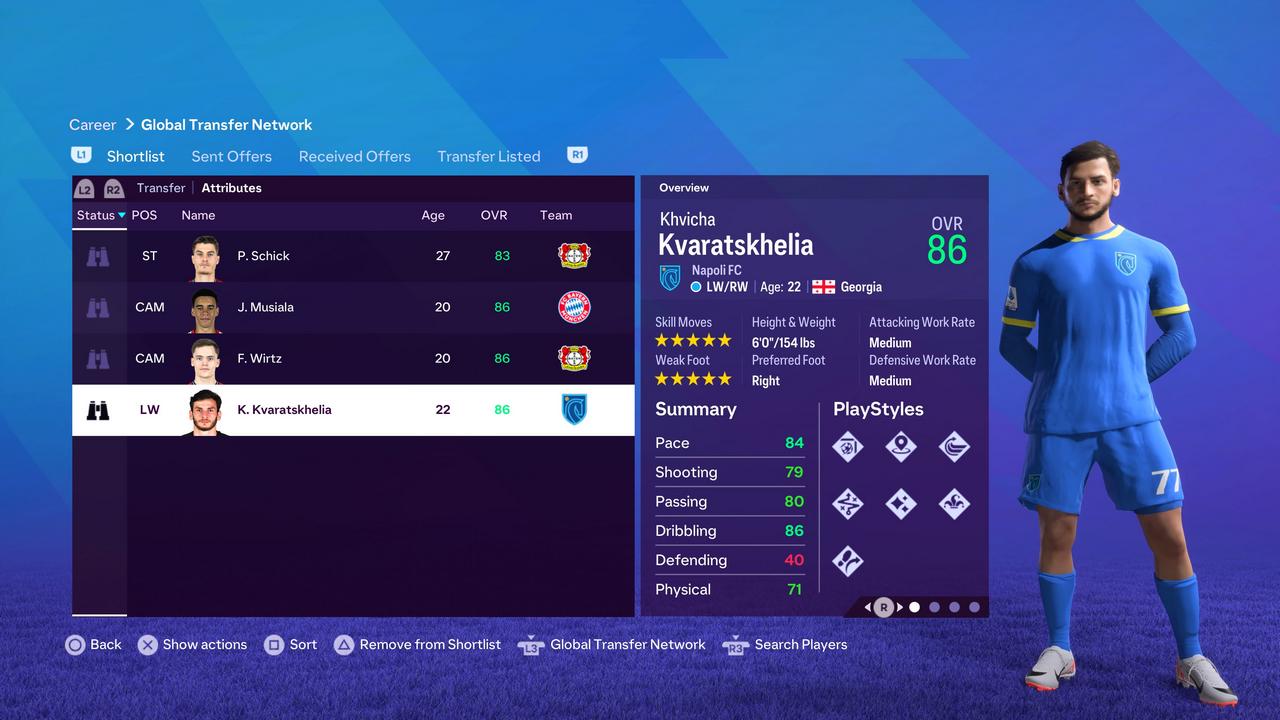Show the Transfer Listed tab
The width and height of the screenshot is (1280, 720).
point(488,156)
